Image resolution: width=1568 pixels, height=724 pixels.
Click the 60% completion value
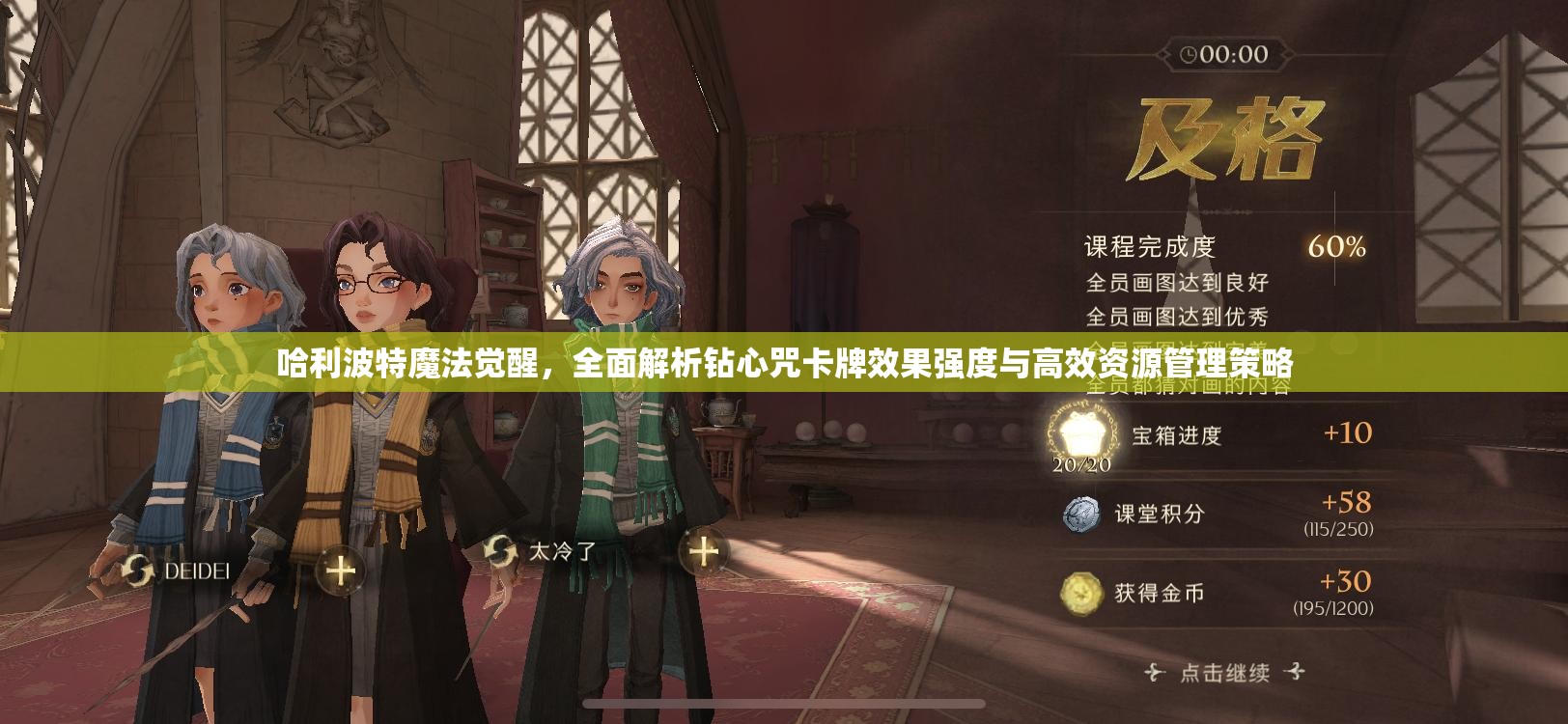(x=1336, y=248)
